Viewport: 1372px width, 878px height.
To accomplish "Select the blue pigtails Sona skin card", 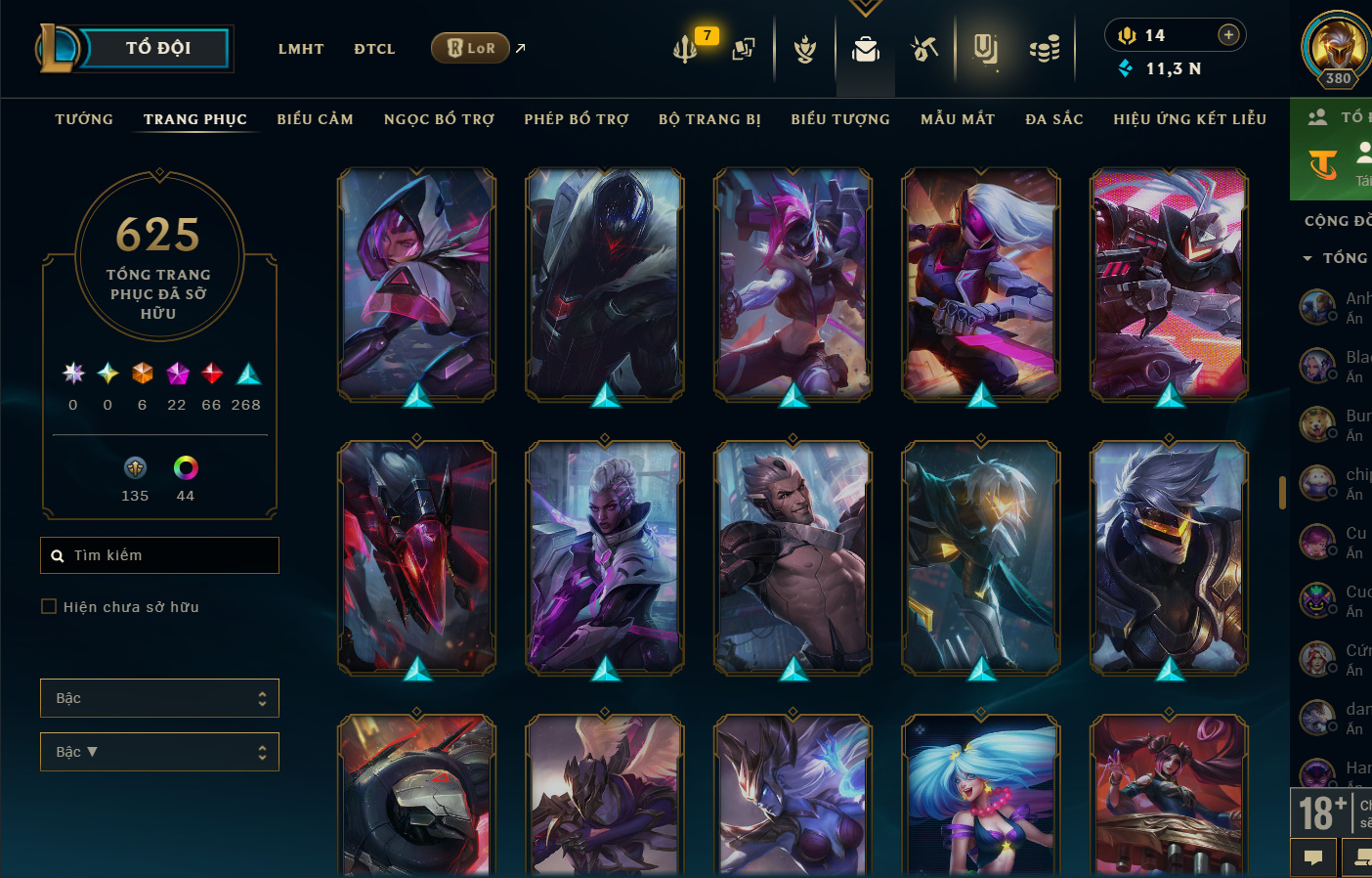I will click(980, 794).
